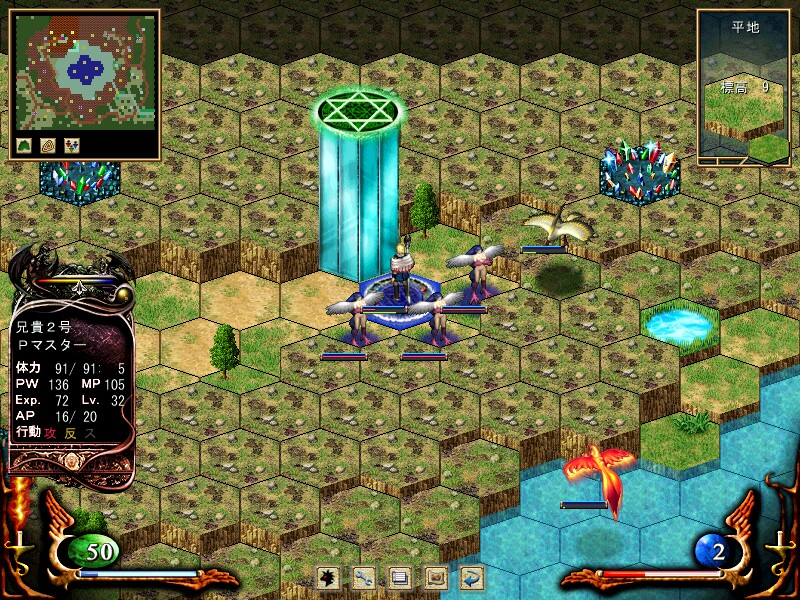Open settings with the wrench icon
Image resolution: width=800 pixels, height=600 pixels.
(x=364, y=576)
